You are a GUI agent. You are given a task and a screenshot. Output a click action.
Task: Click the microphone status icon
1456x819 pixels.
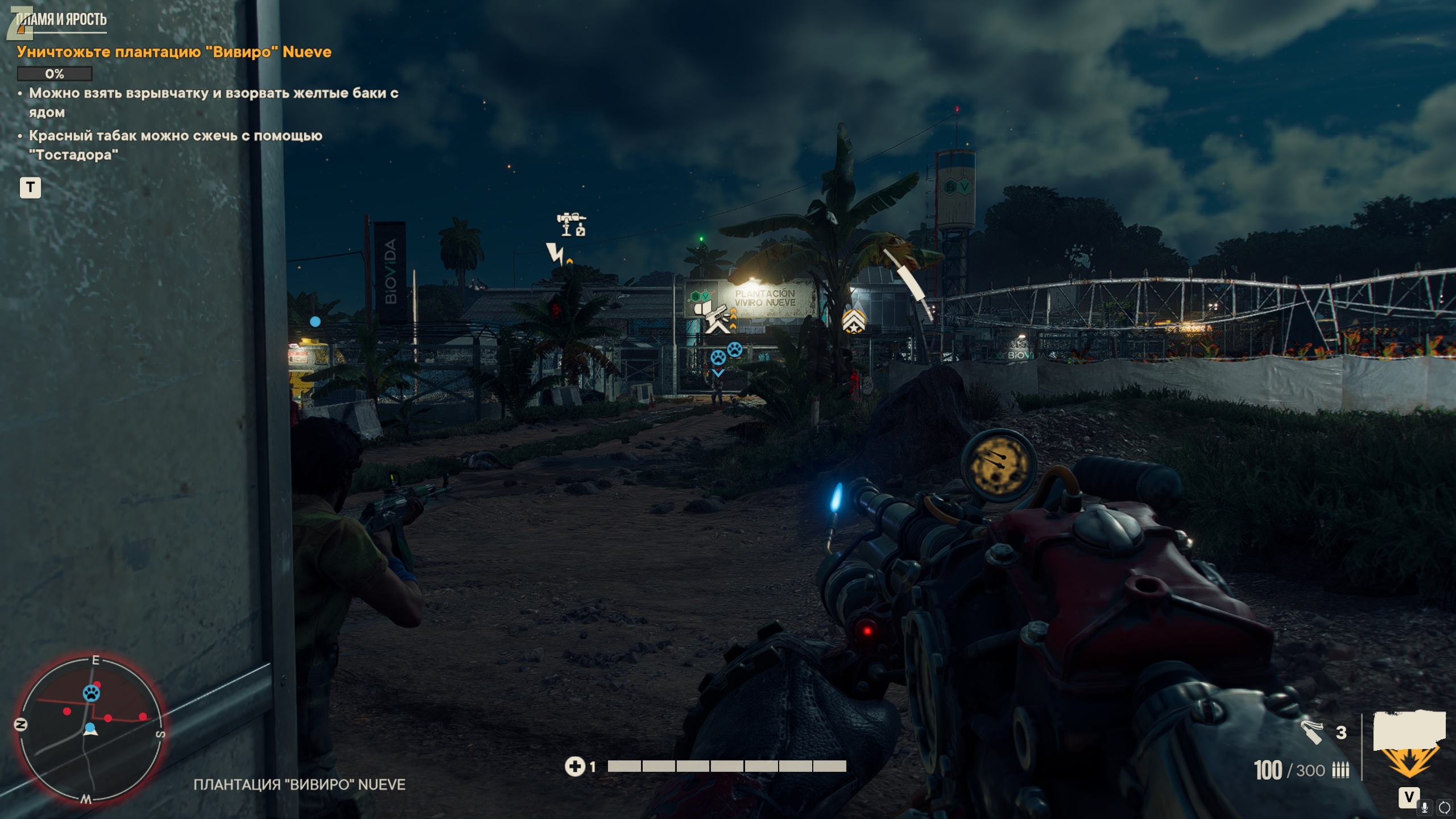pyautogui.click(x=1425, y=807)
